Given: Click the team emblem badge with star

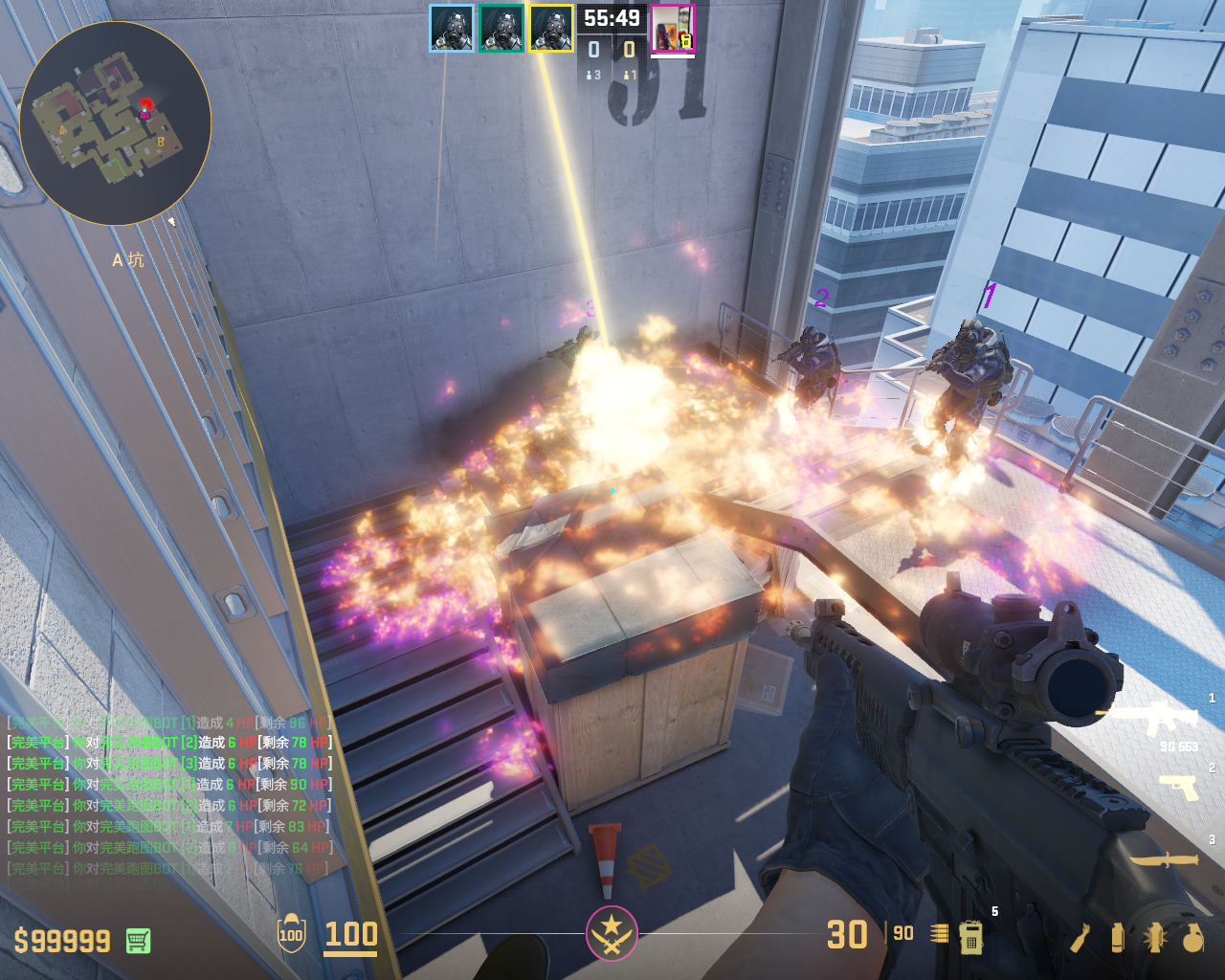Looking at the screenshot, I should point(612,932).
